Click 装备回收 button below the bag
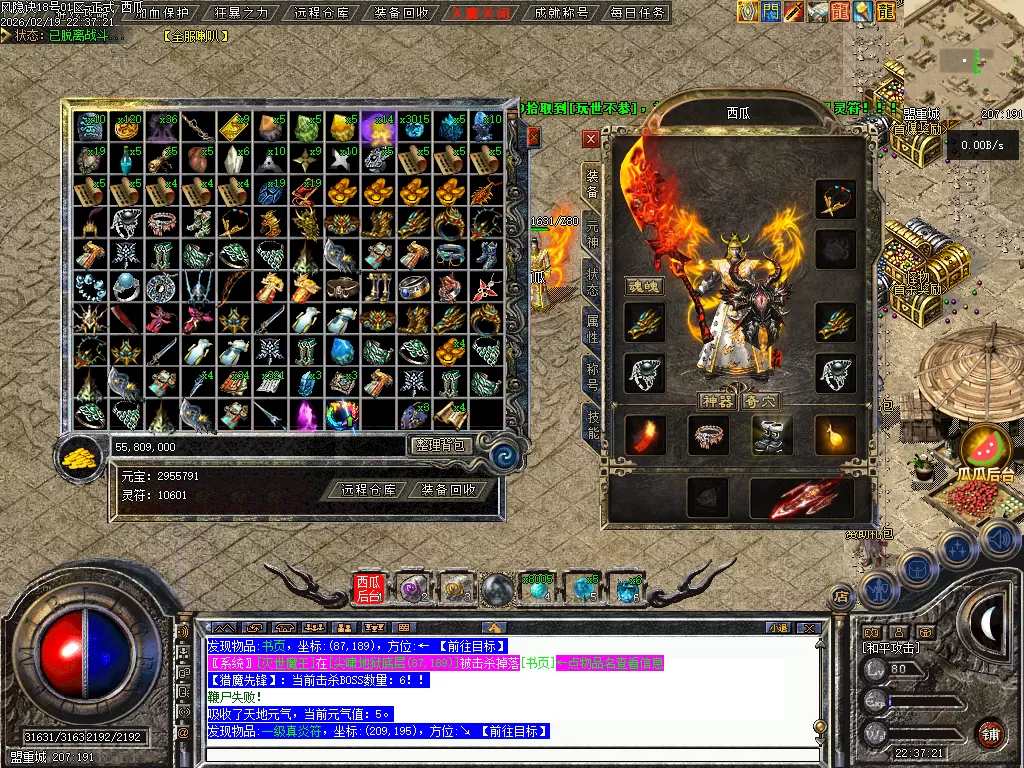Image resolution: width=1024 pixels, height=768 pixels. click(x=448, y=490)
